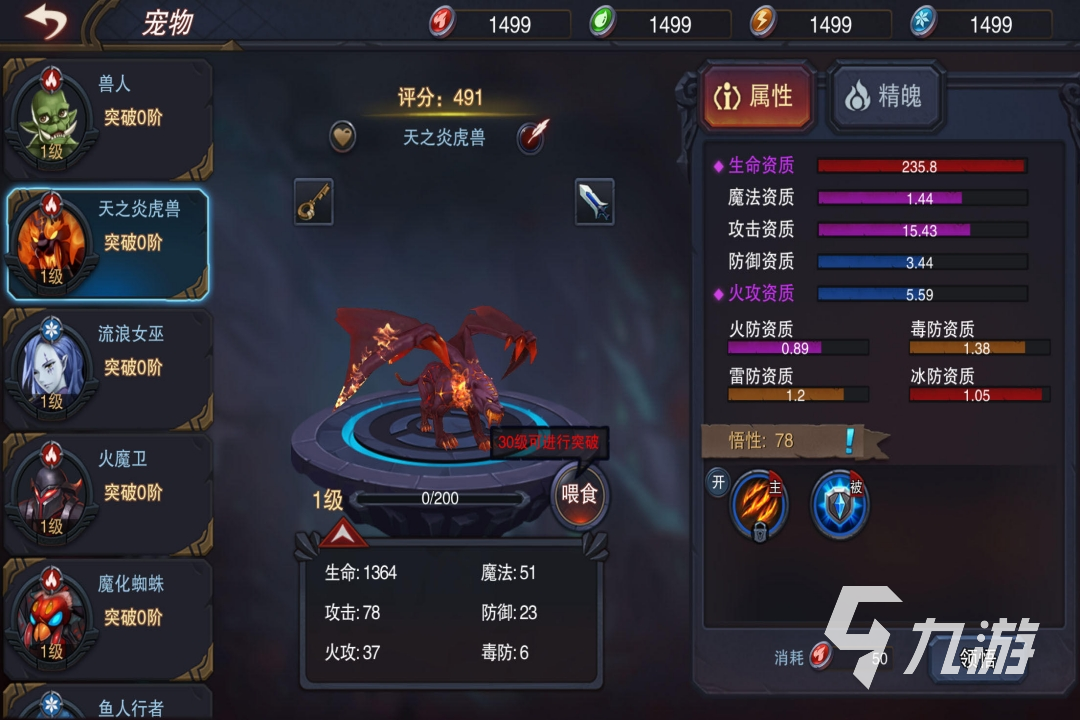Select the 魔化蜘蛛 pet entry
This screenshot has width=1080, height=720.
click(x=108, y=616)
